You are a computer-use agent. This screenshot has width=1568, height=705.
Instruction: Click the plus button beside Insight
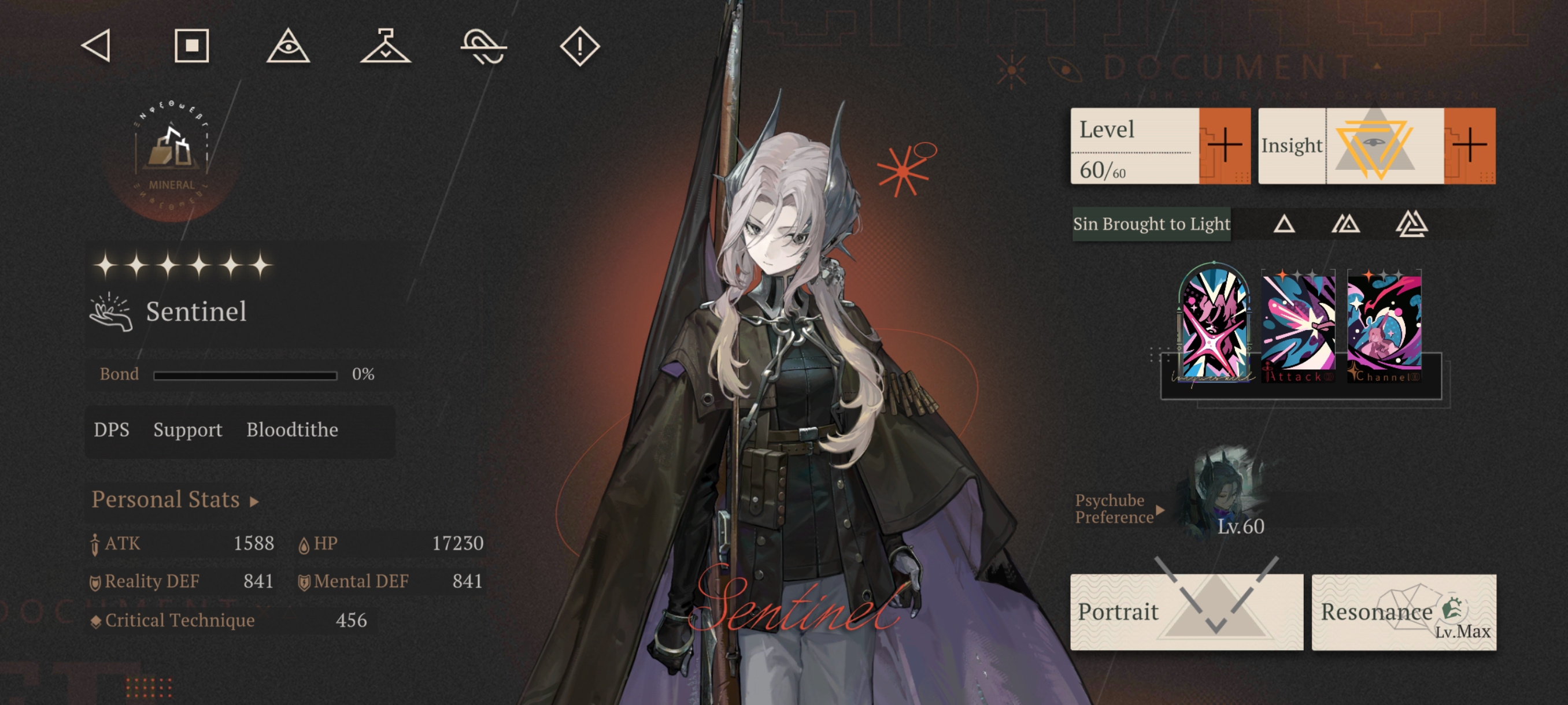[x=1469, y=146]
